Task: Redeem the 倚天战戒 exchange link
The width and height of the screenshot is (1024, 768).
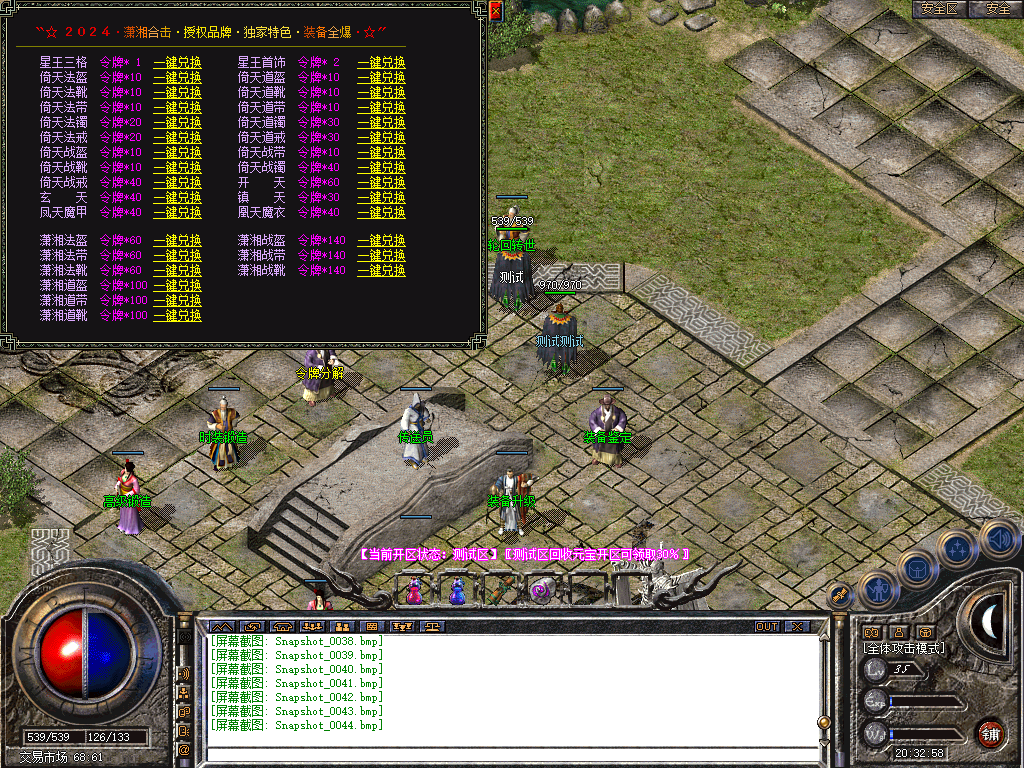Action: [177, 183]
